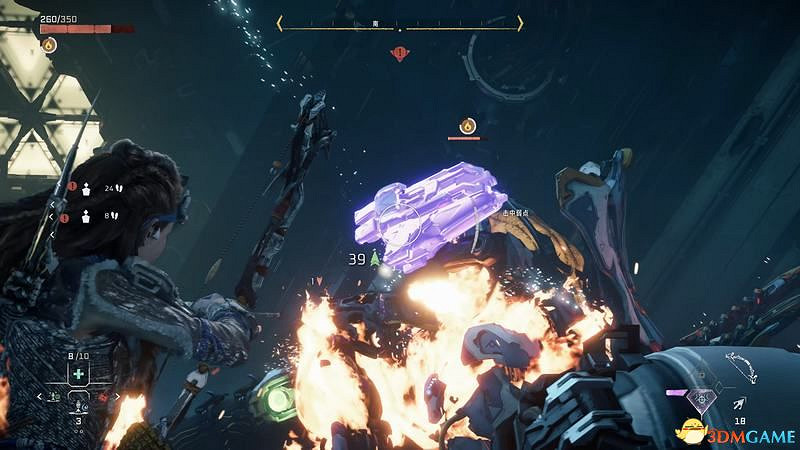Click the burning status icon under health
Viewport: 800px width, 450px height.
coord(48,44)
